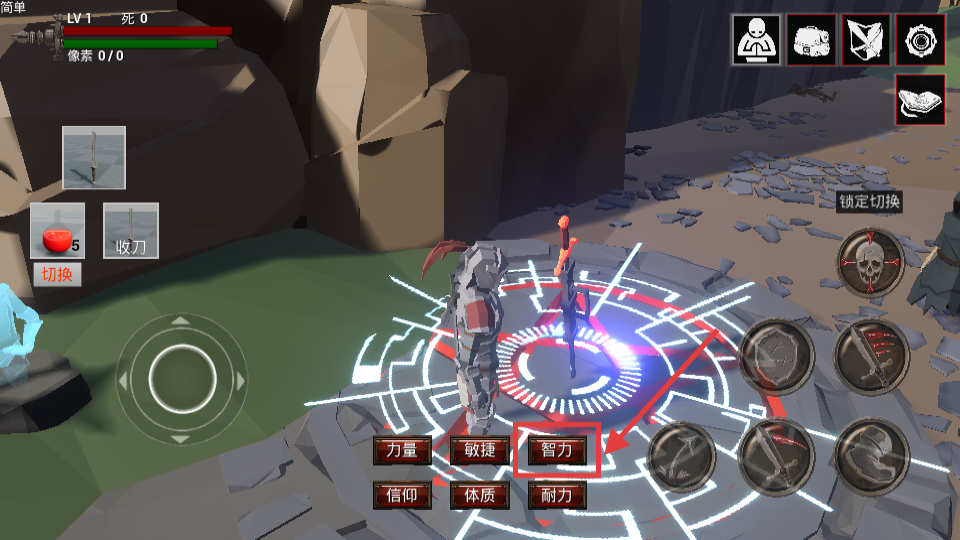
Task: Use the sword attack with red claw marks
Action: (870, 356)
